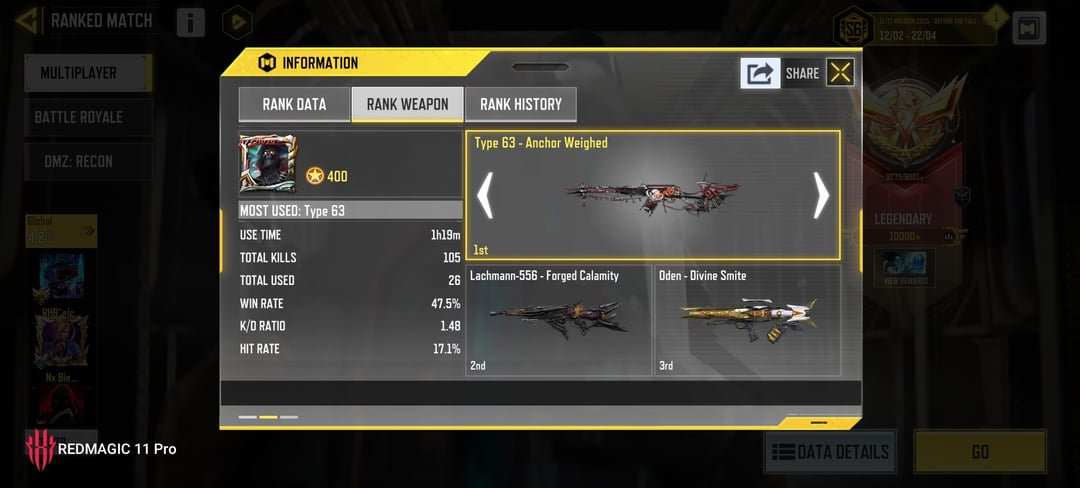Select the Type 63 Anchor Weighed panel

coord(652,195)
